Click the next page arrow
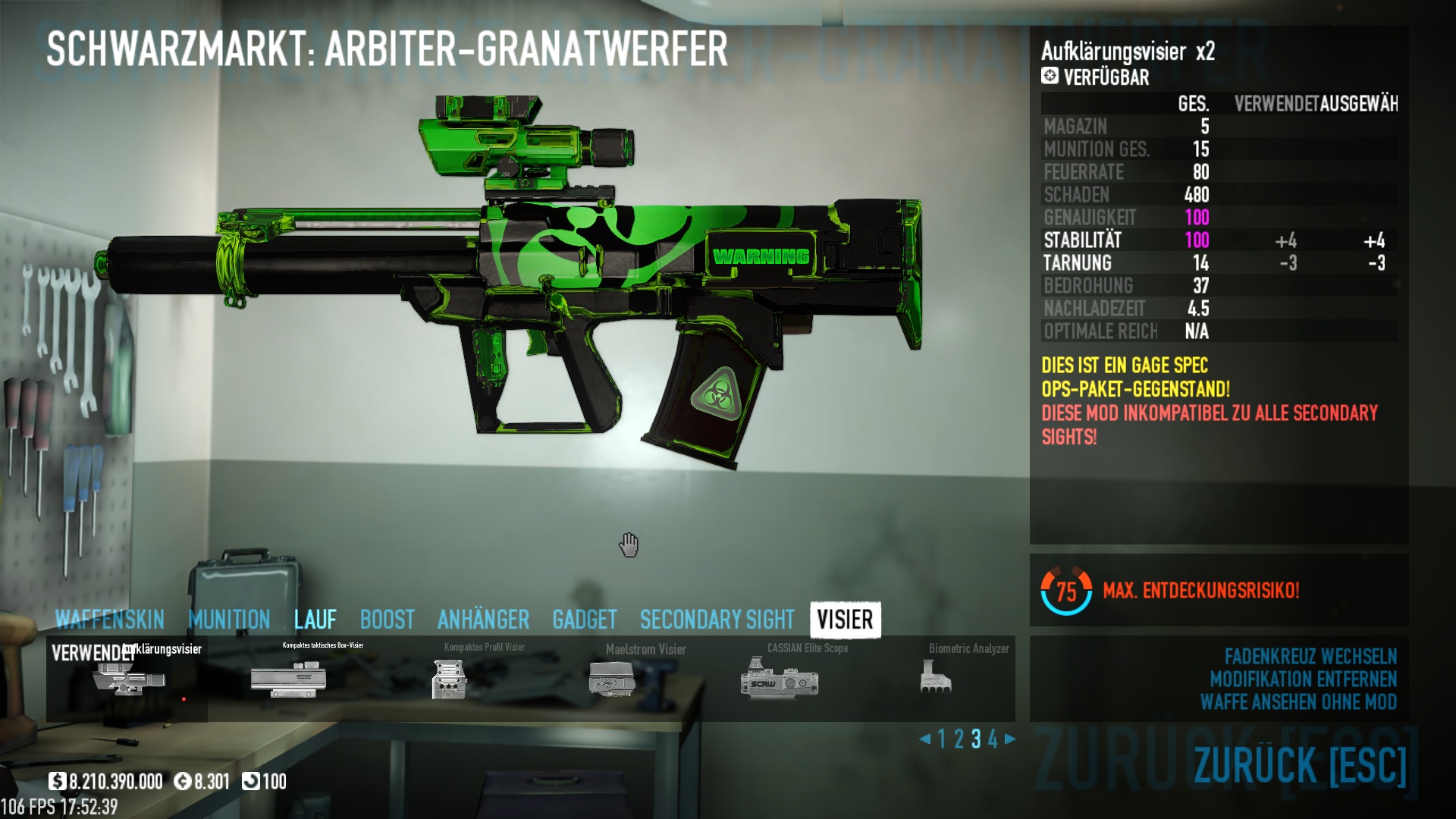The height and width of the screenshot is (819, 1456). (1010, 739)
